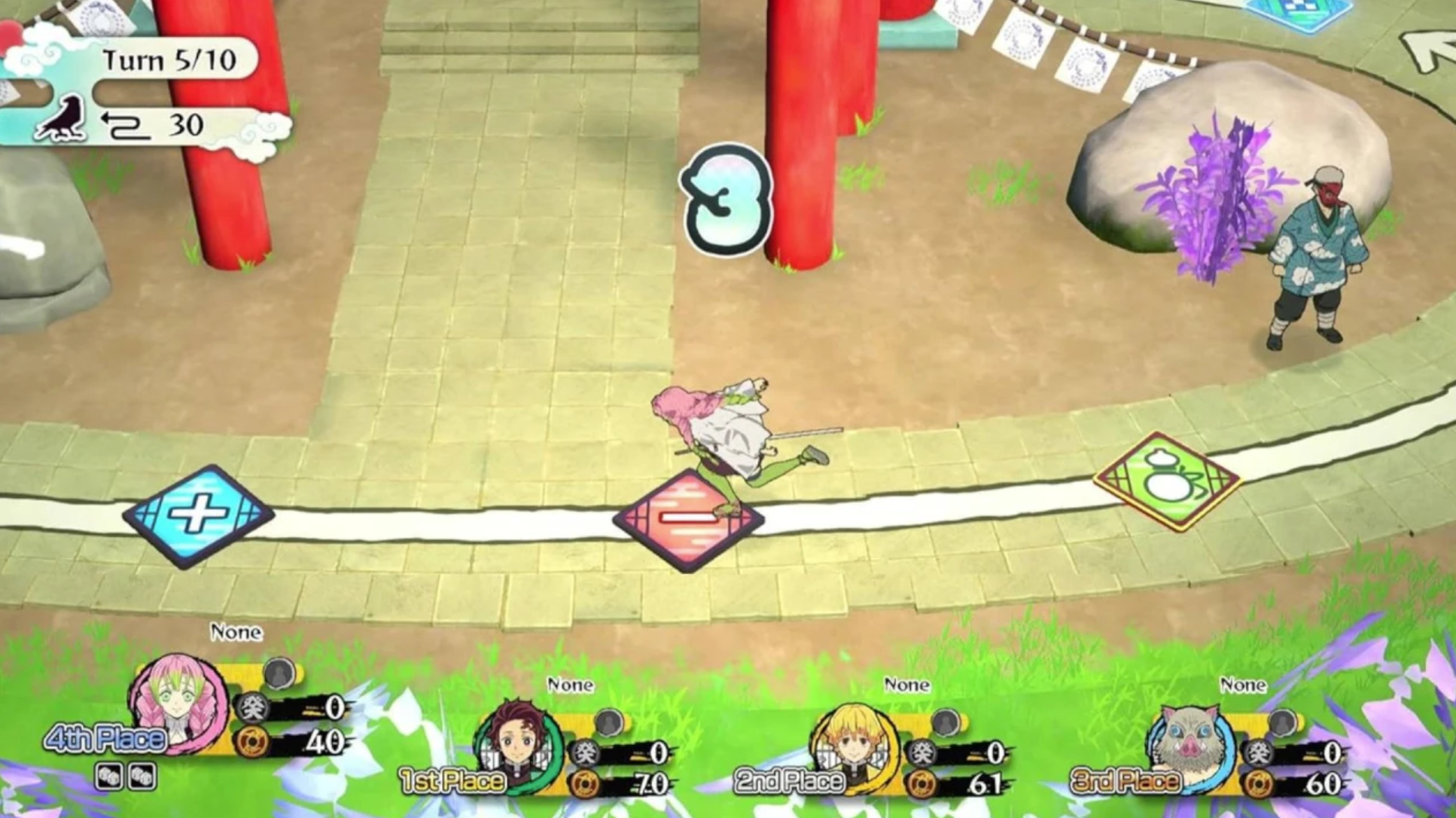The height and width of the screenshot is (818, 1456).
Task: Click the empty companion slot above Mitsuri
Action: [x=280, y=671]
